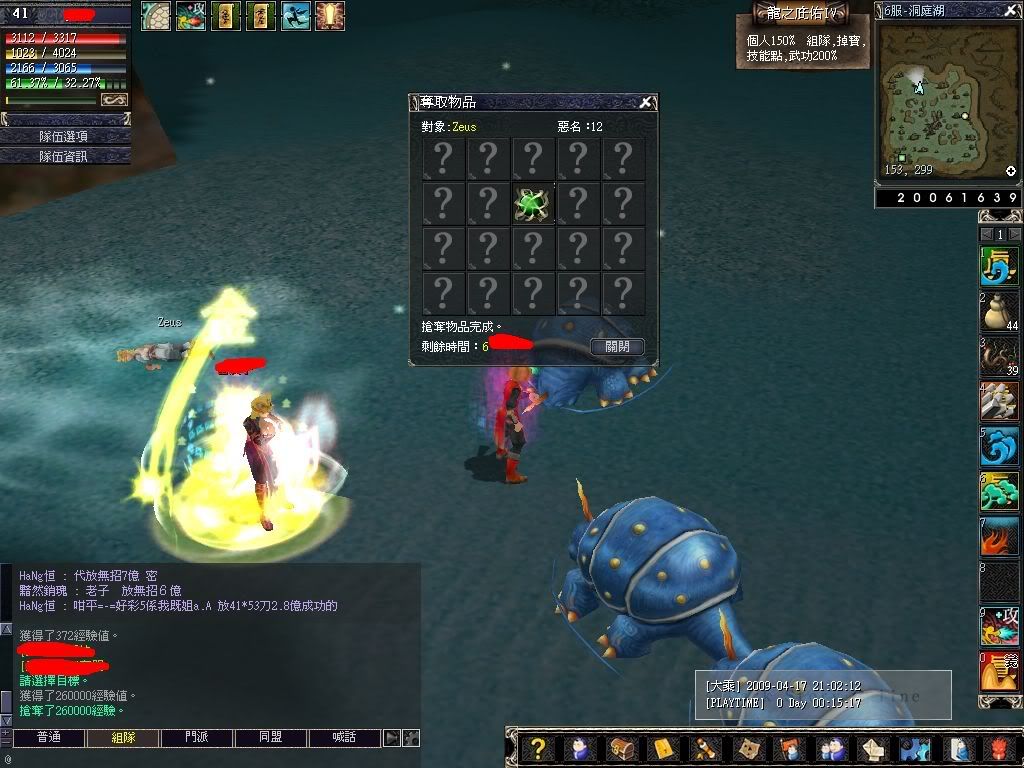Open the treasure chest inventory icon
Screen dimensions: 1024x768
621,749
